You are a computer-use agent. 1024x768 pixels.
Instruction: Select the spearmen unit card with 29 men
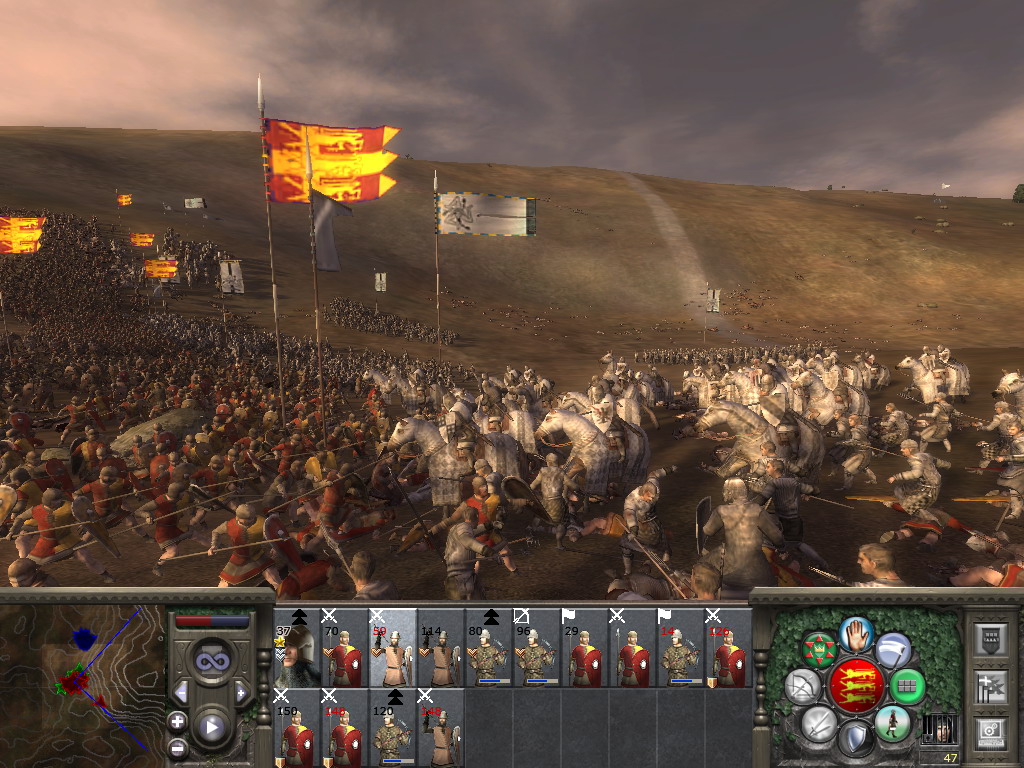tap(585, 648)
